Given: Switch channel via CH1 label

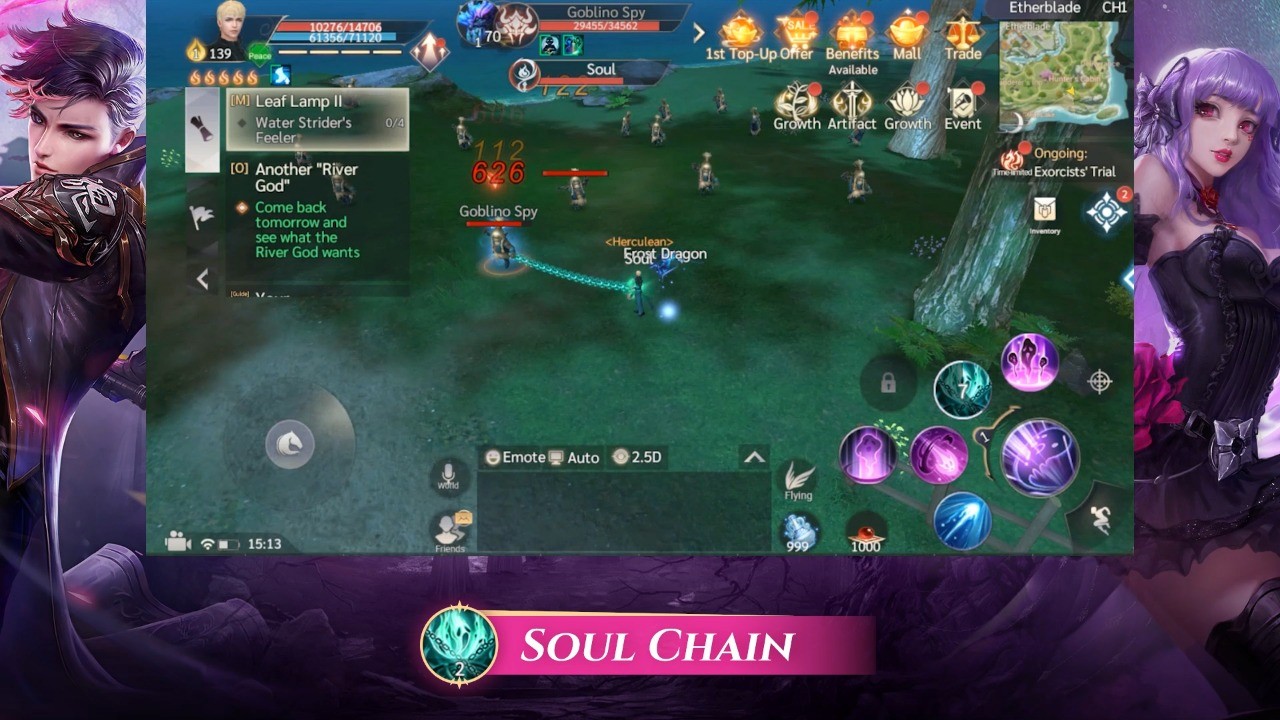Looking at the screenshot, I should 1117,7.
